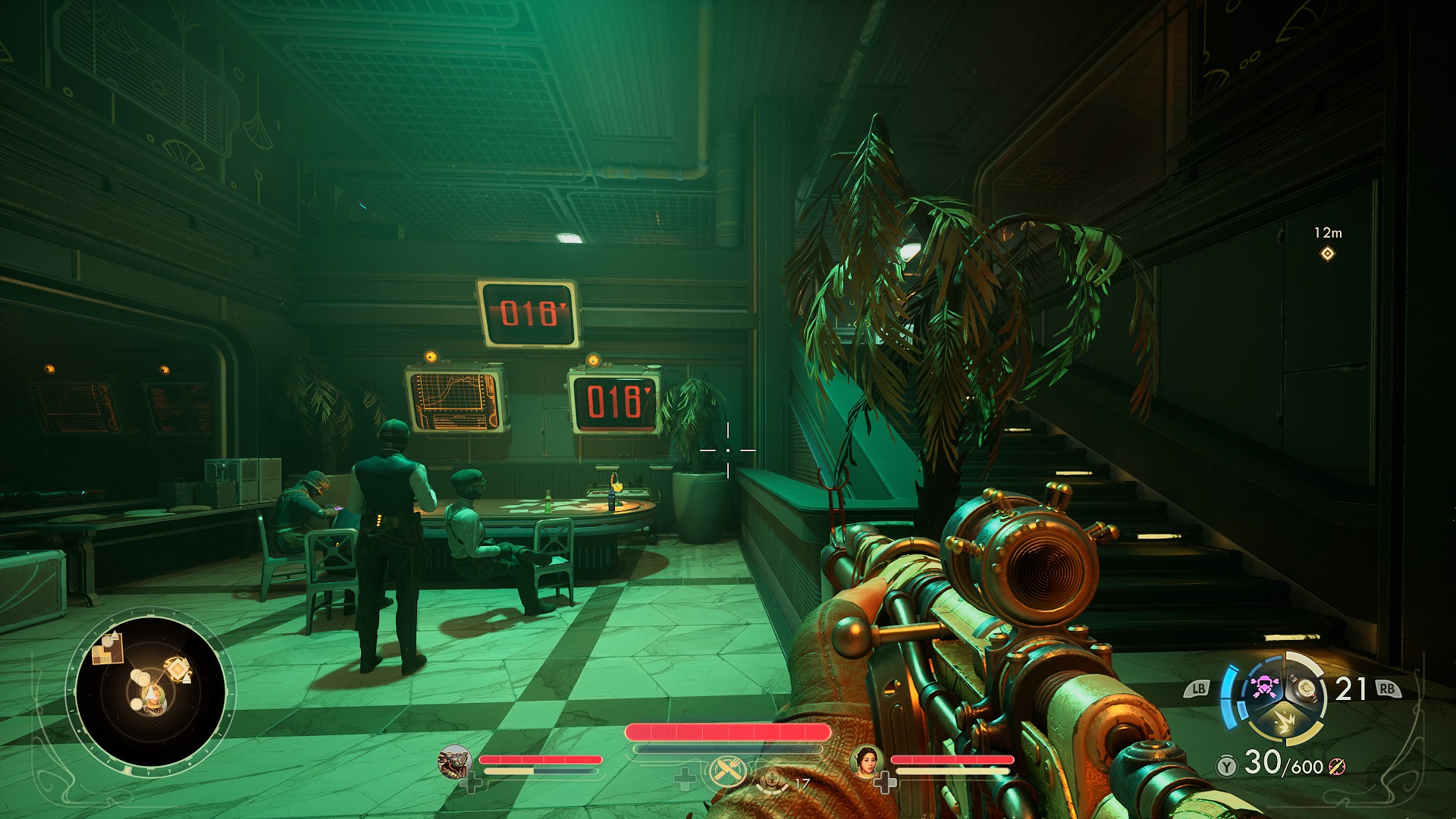Click the crossed-out bullet ammo type icon

coord(1337,767)
